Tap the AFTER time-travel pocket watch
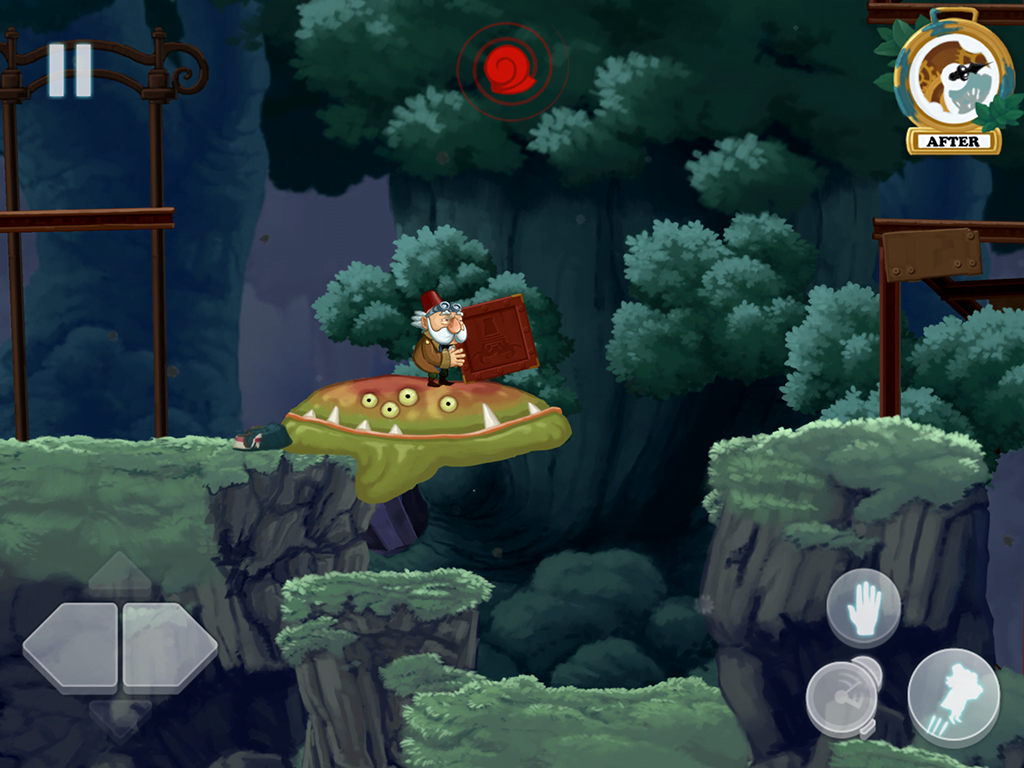The image size is (1024, 768). coord(952,87)
